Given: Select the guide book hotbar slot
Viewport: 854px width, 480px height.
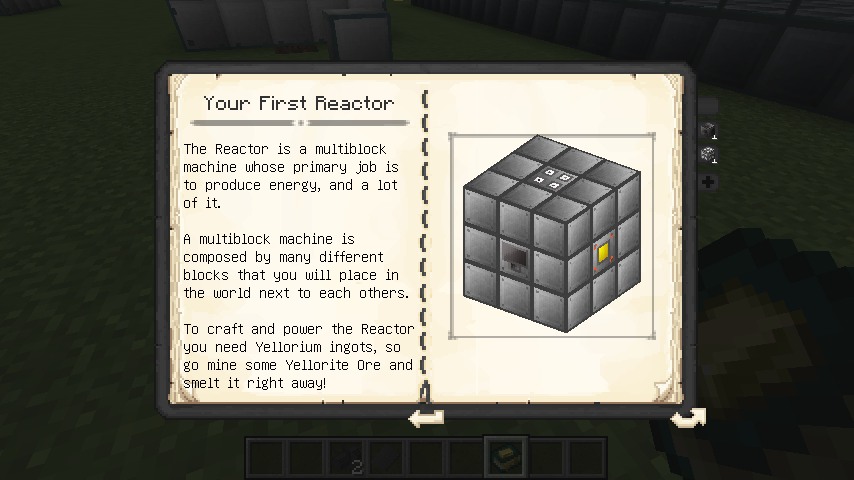Looking at the screenshot, I should (503, 458).
